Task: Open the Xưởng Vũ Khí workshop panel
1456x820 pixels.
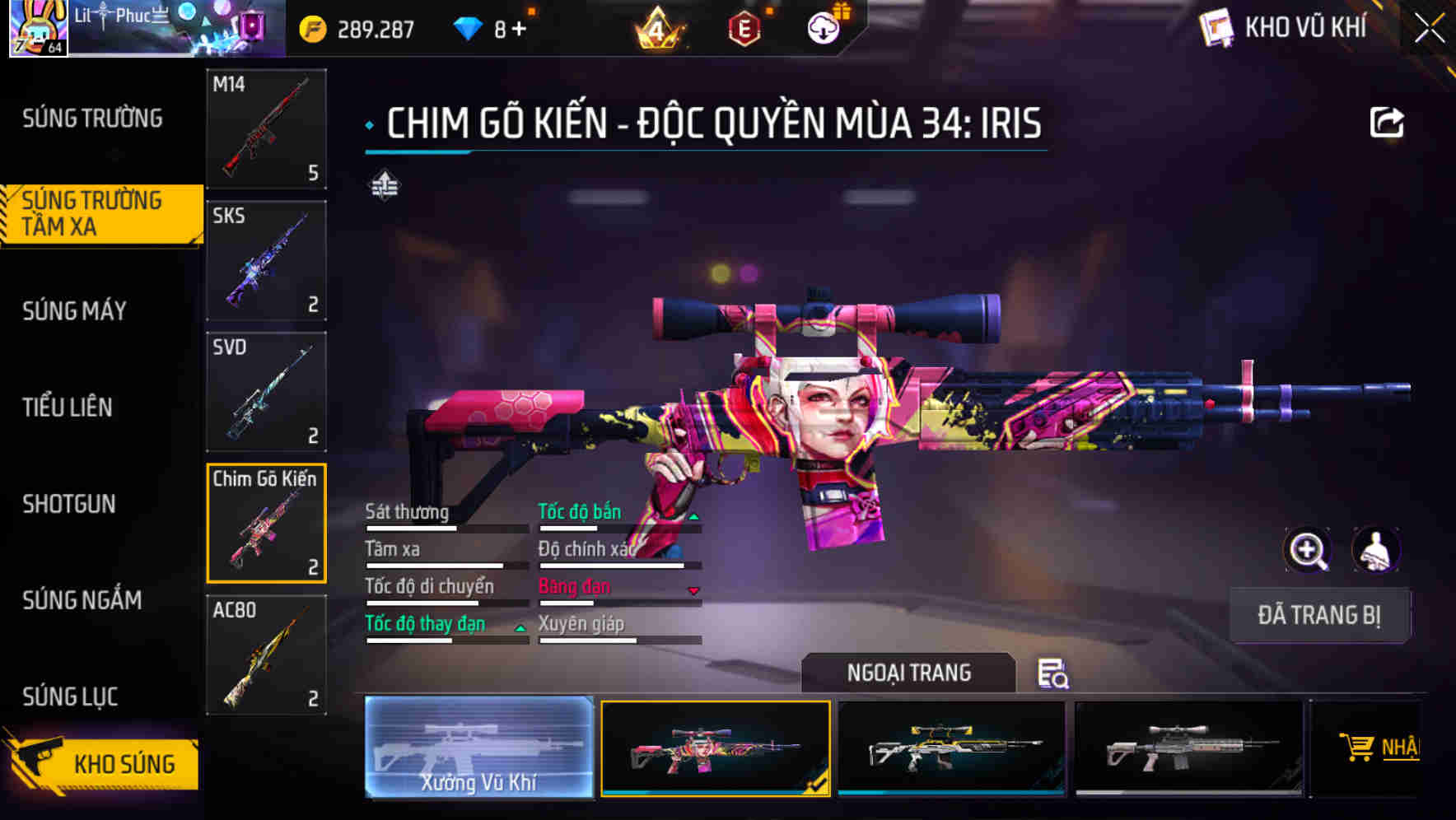Action: coord(478,749)
